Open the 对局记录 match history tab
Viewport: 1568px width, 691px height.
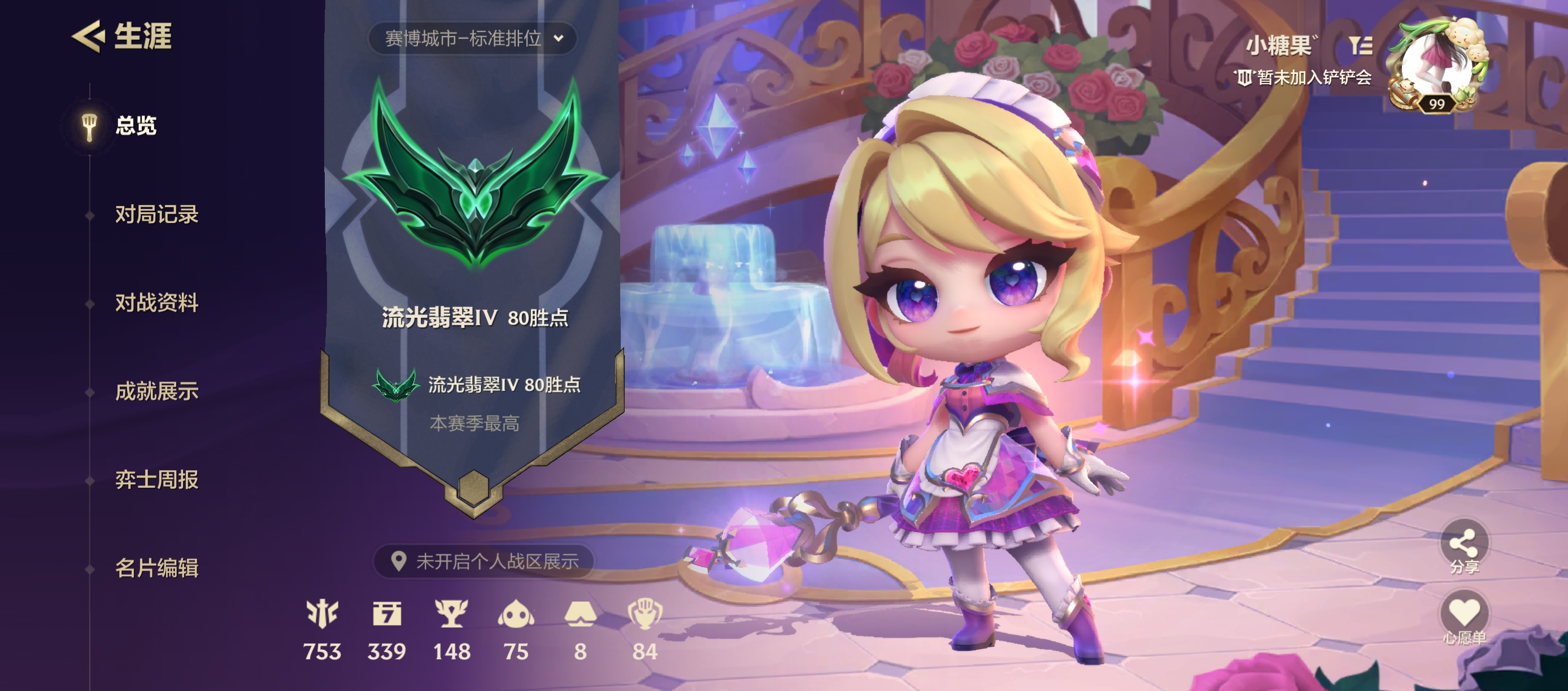[x=156, y=215]
